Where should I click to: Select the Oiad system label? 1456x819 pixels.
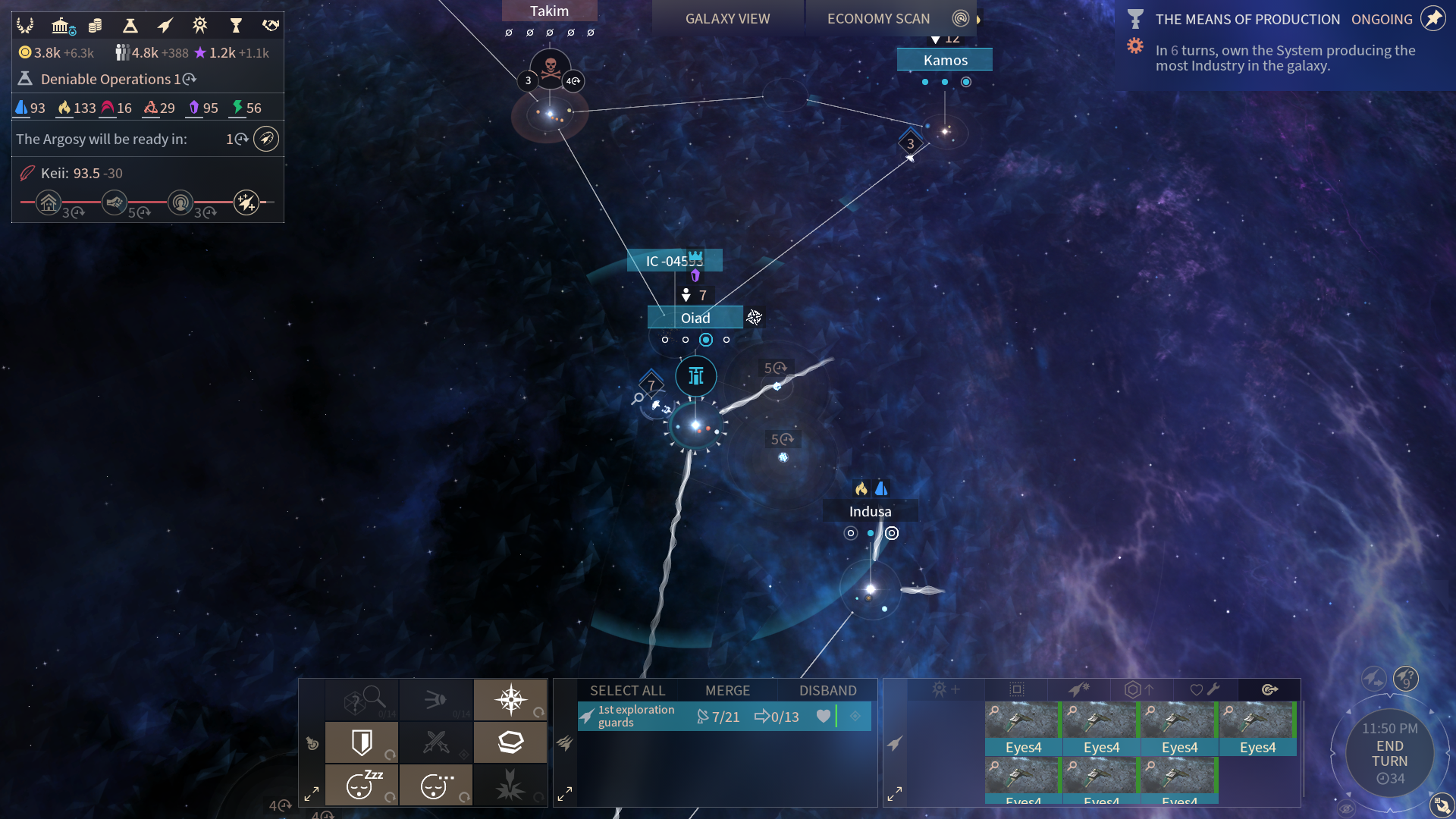pos(695,318)
